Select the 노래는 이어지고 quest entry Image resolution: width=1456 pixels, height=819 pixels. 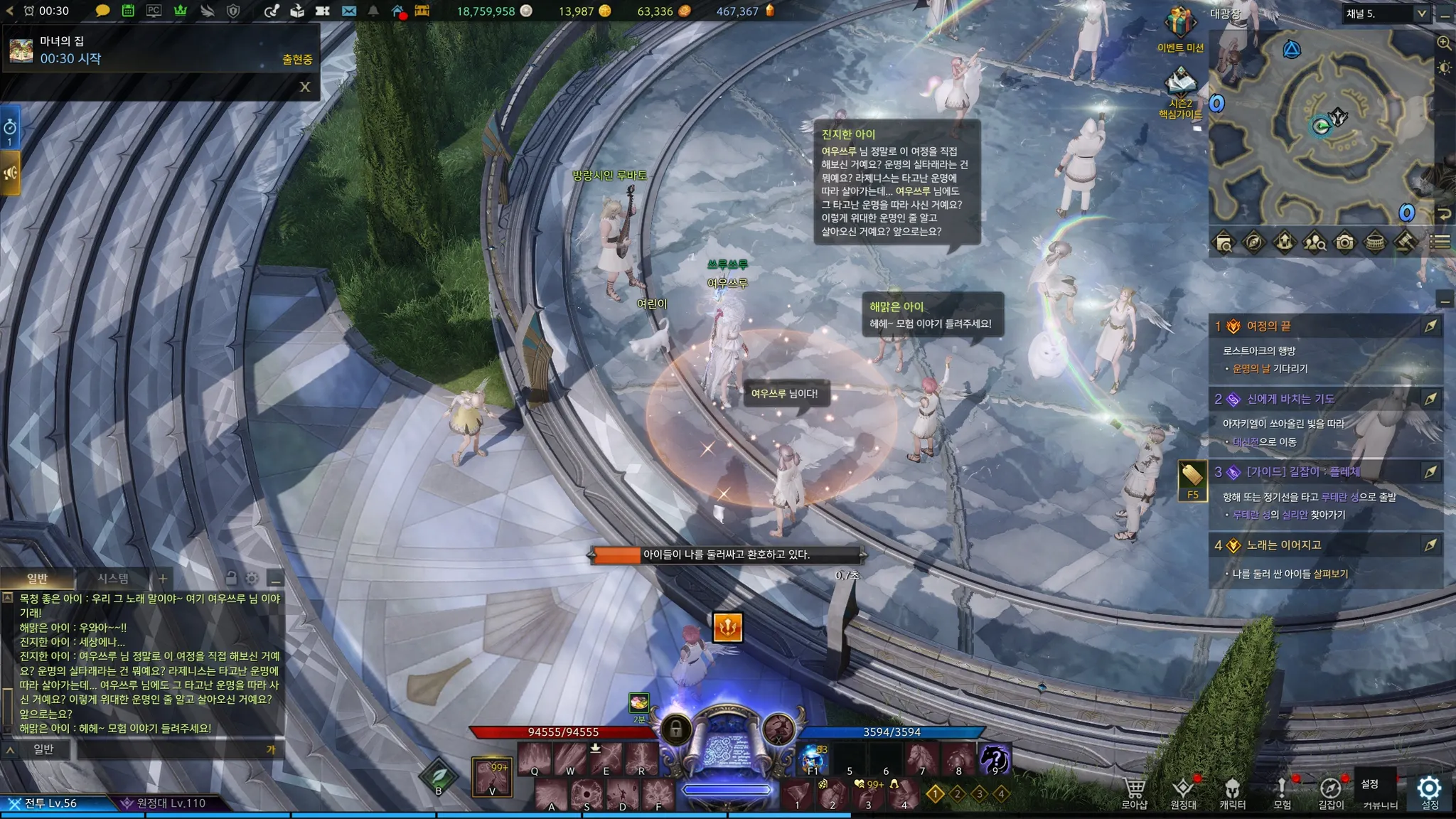pyautogui.click(x=1283, y=545)
